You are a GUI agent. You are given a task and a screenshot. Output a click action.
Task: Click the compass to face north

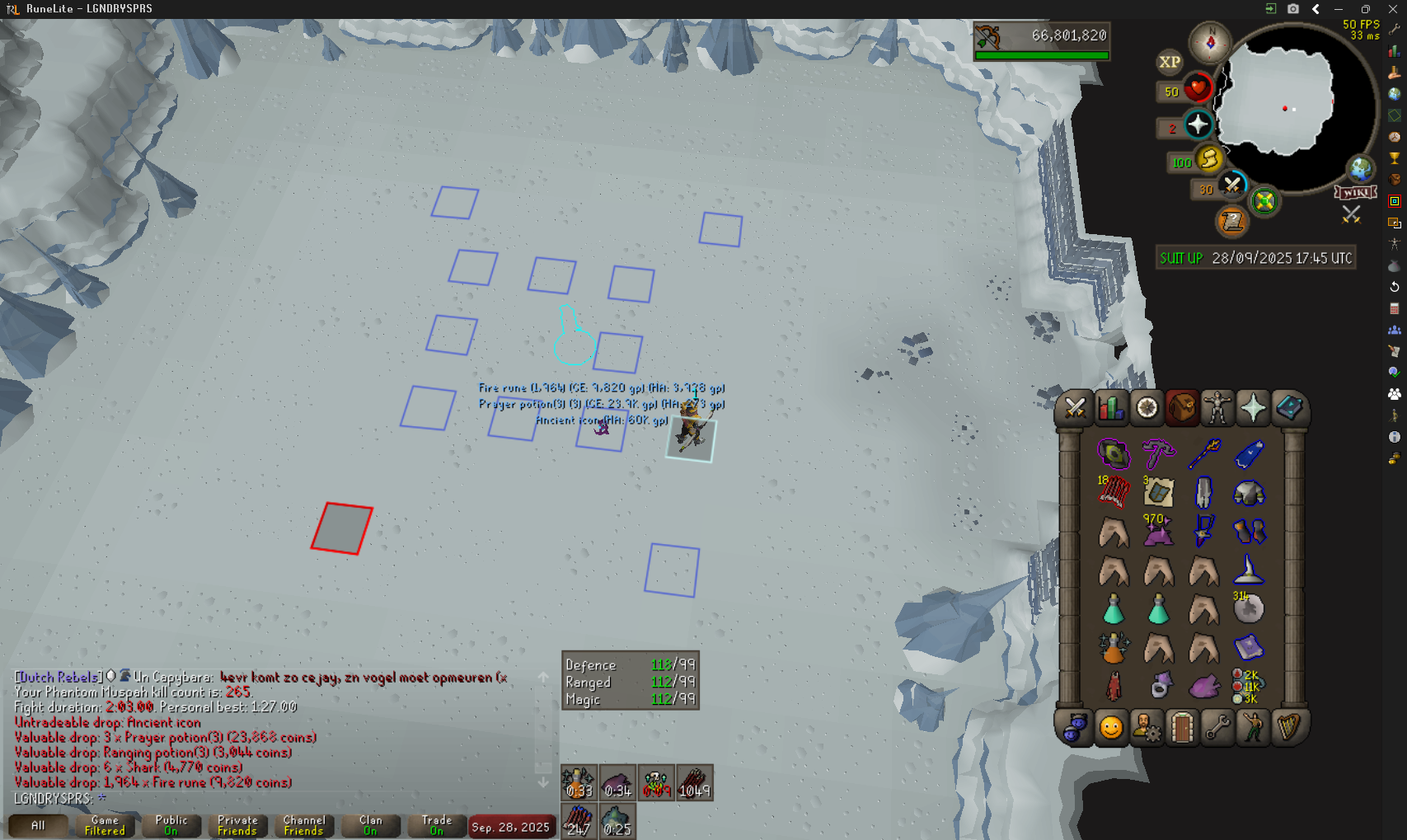pyautogui.click(x=1210, y=41)
